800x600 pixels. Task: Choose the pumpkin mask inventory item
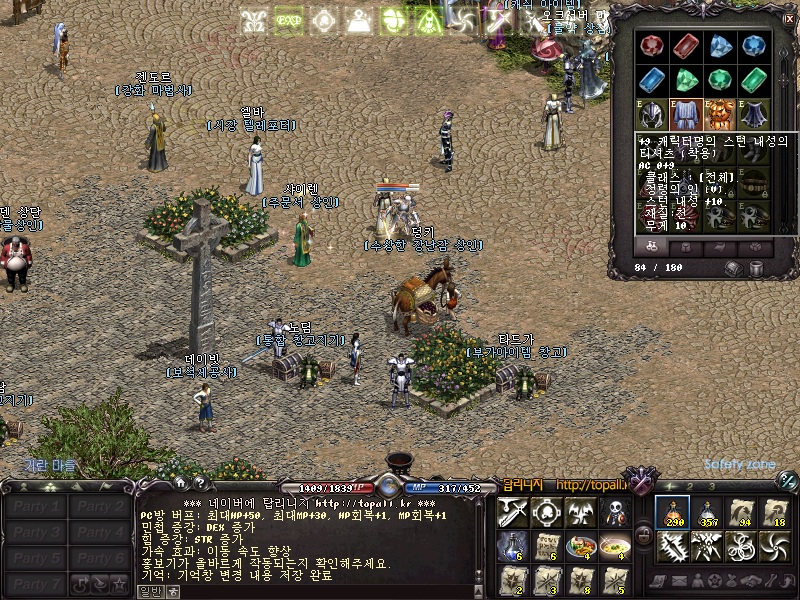(719, 114)
